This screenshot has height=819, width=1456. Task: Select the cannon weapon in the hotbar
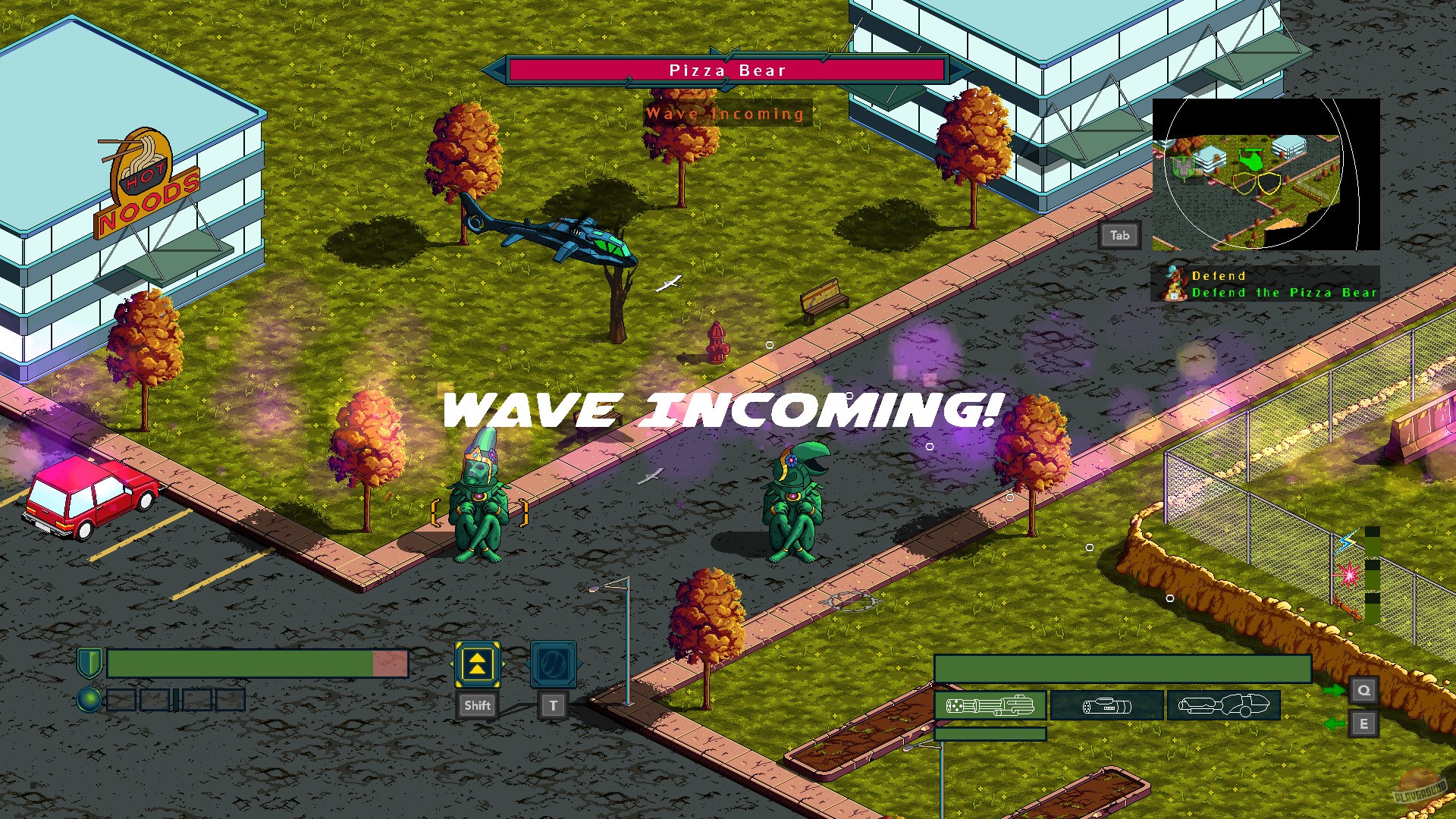click(x=1107, y=705)
